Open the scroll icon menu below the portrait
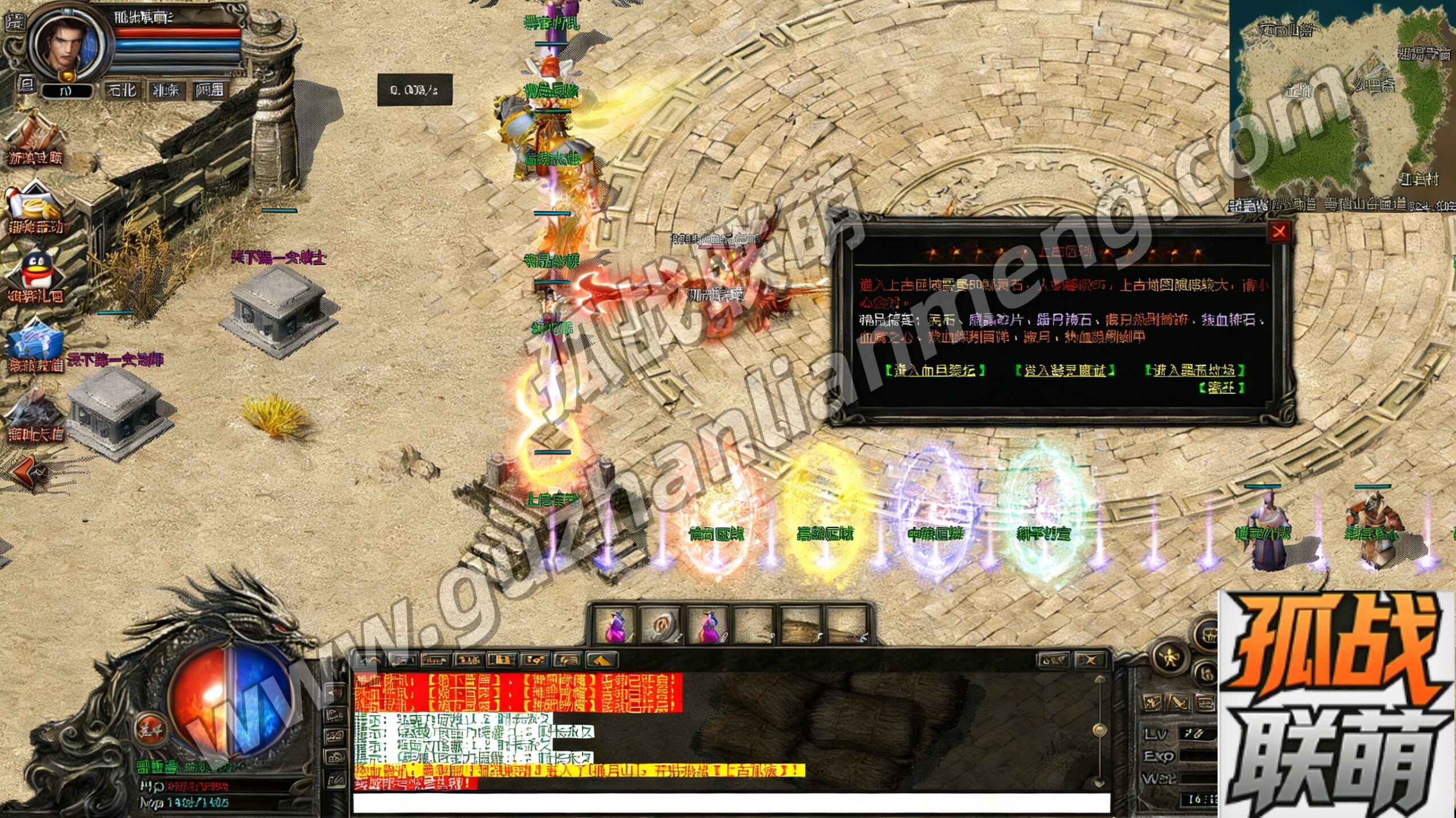 click(35, 134)
